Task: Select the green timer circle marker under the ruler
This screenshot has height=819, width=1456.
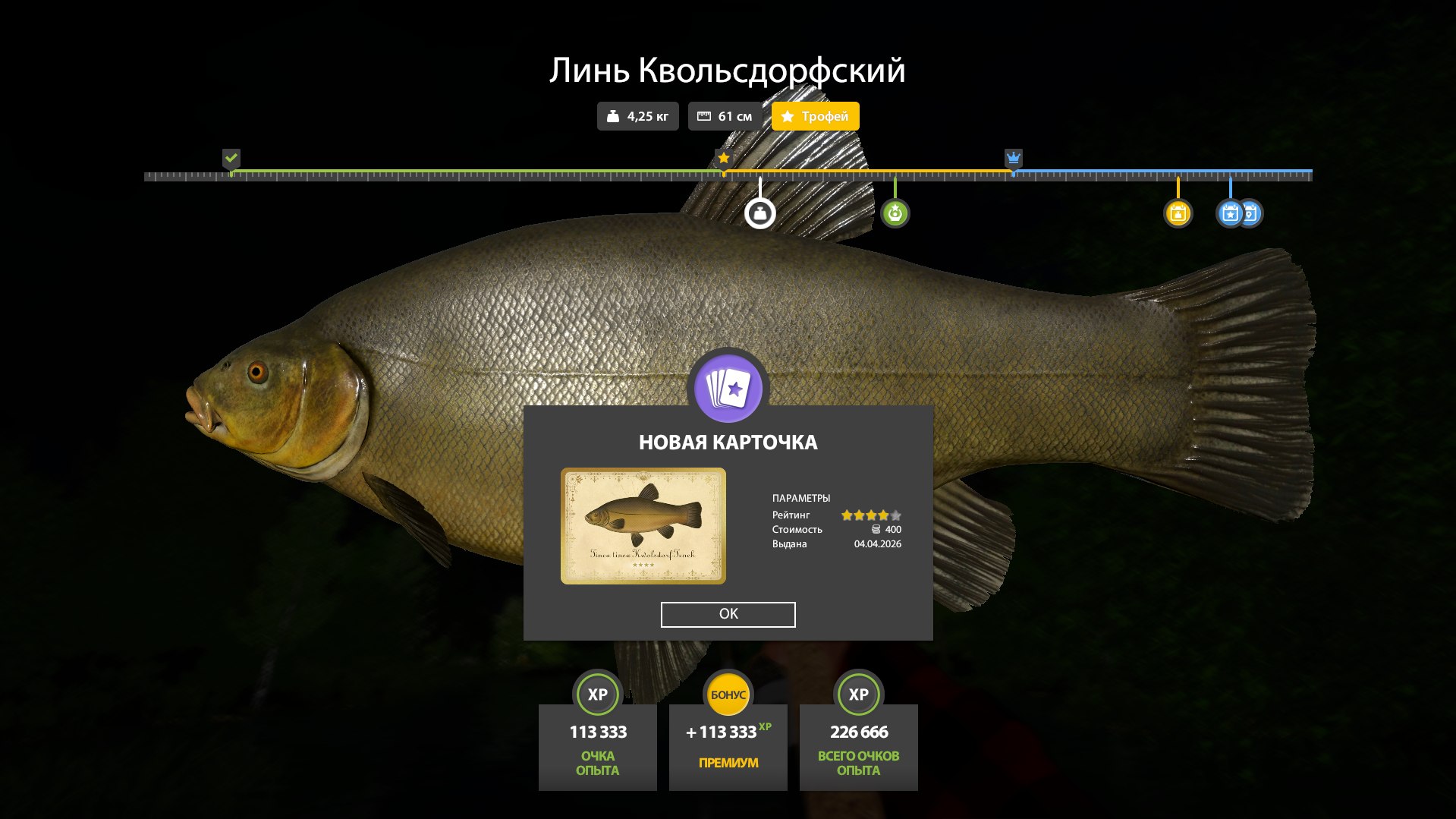Action: coord(895,213)
